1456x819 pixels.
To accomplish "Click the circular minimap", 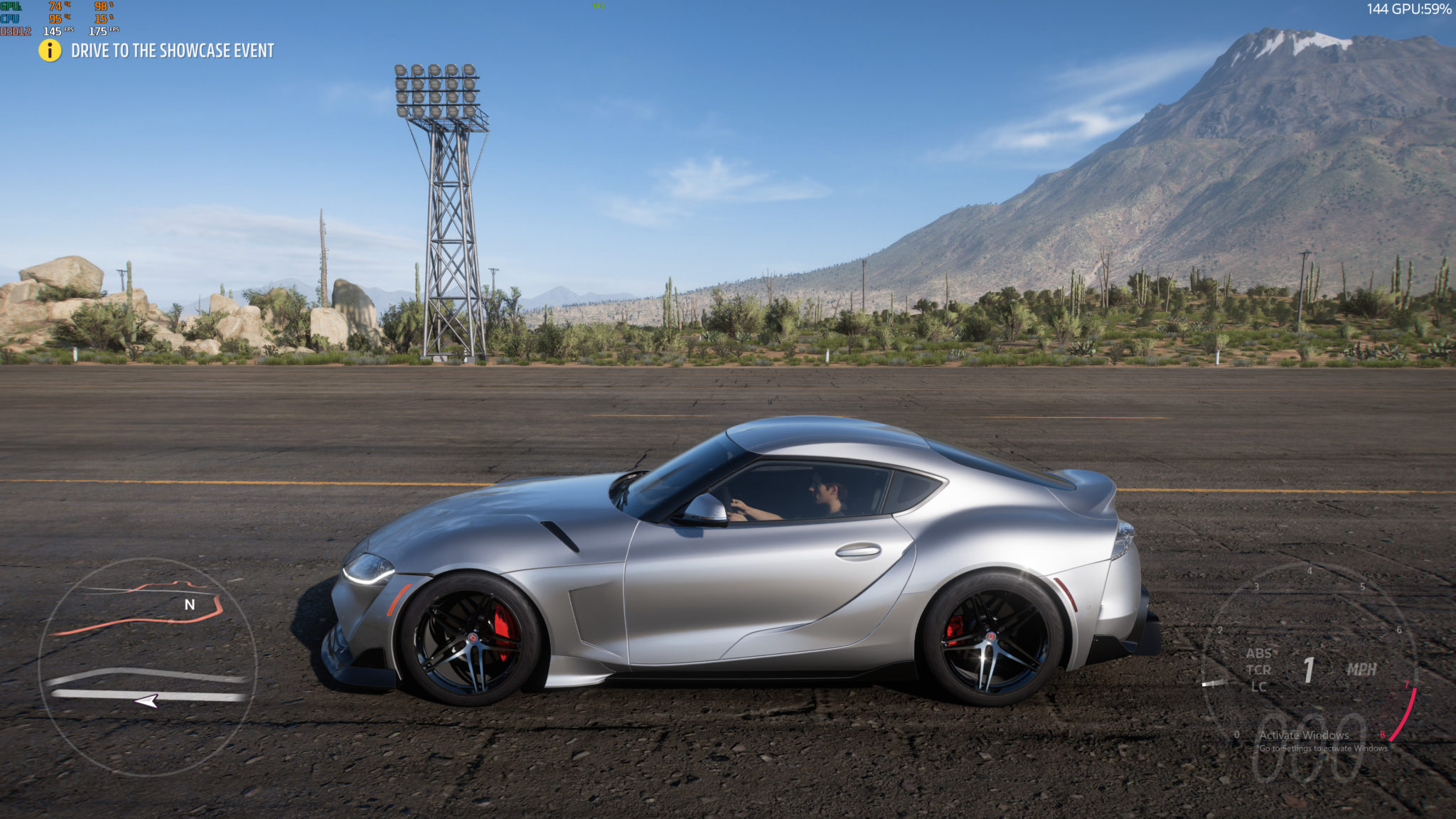I will 147,665.
